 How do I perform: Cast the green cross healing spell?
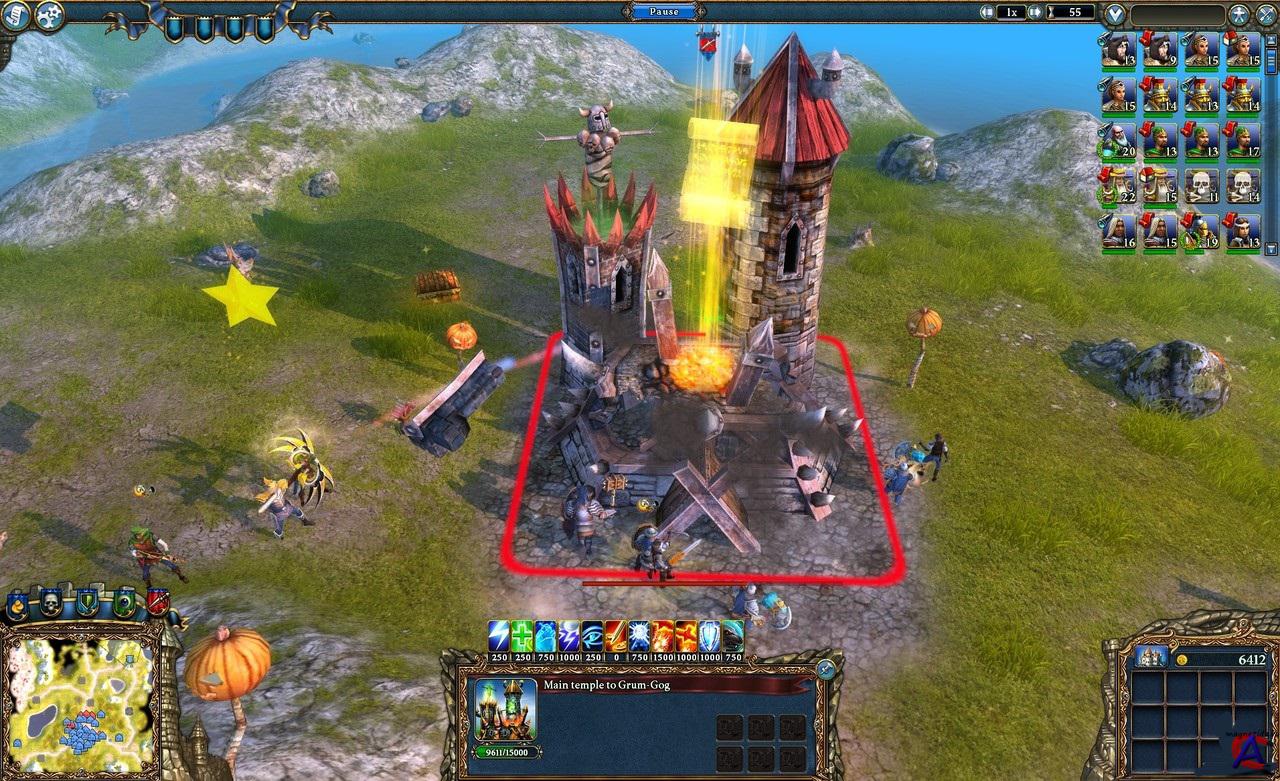click(x=523, y=635)
